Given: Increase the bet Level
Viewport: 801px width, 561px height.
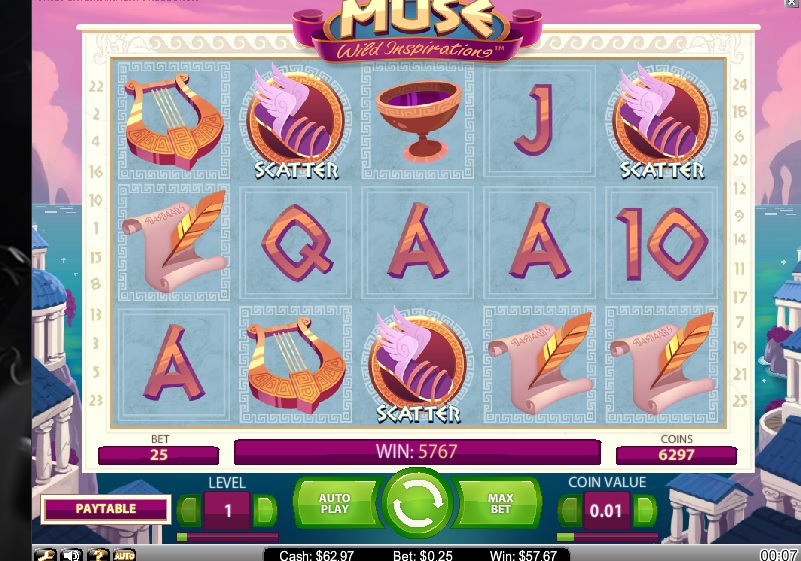Looking at the screenshot, I should (x=265, y=511).
